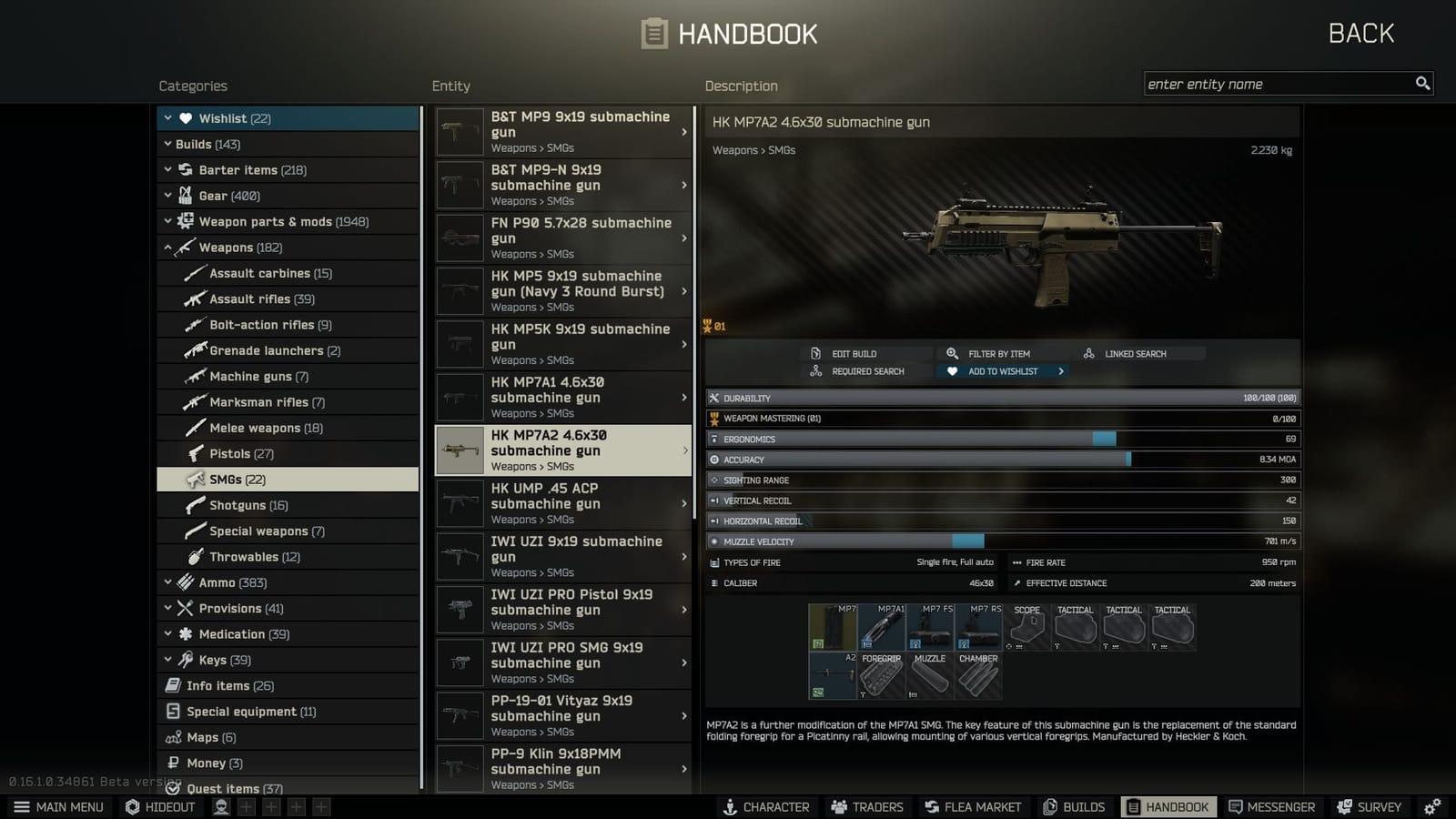Expand the Ammo category
The height and width of the screenshot is (819, 1456).
pos(167,582)
